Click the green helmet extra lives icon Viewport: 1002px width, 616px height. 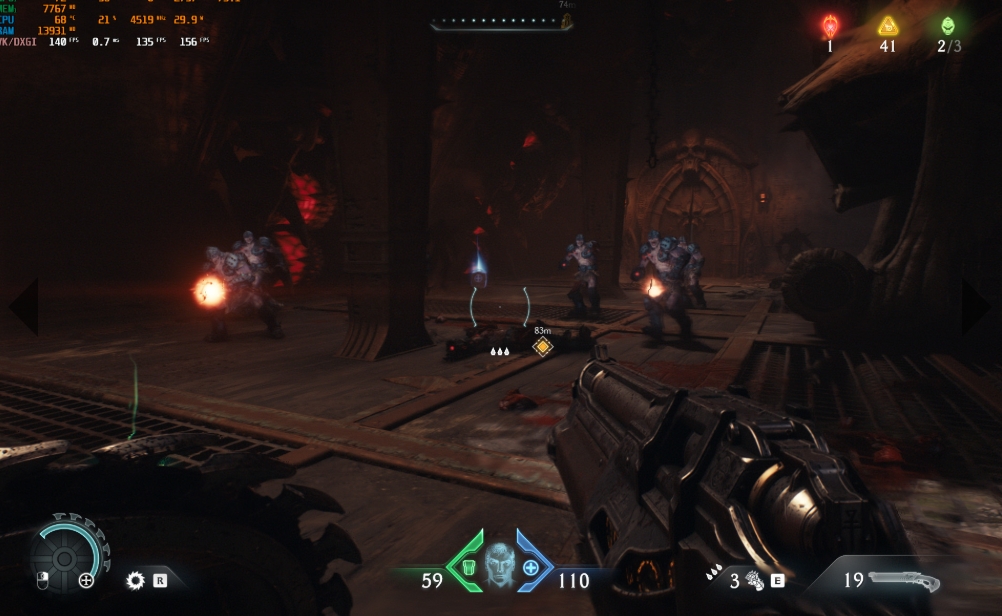946,25
